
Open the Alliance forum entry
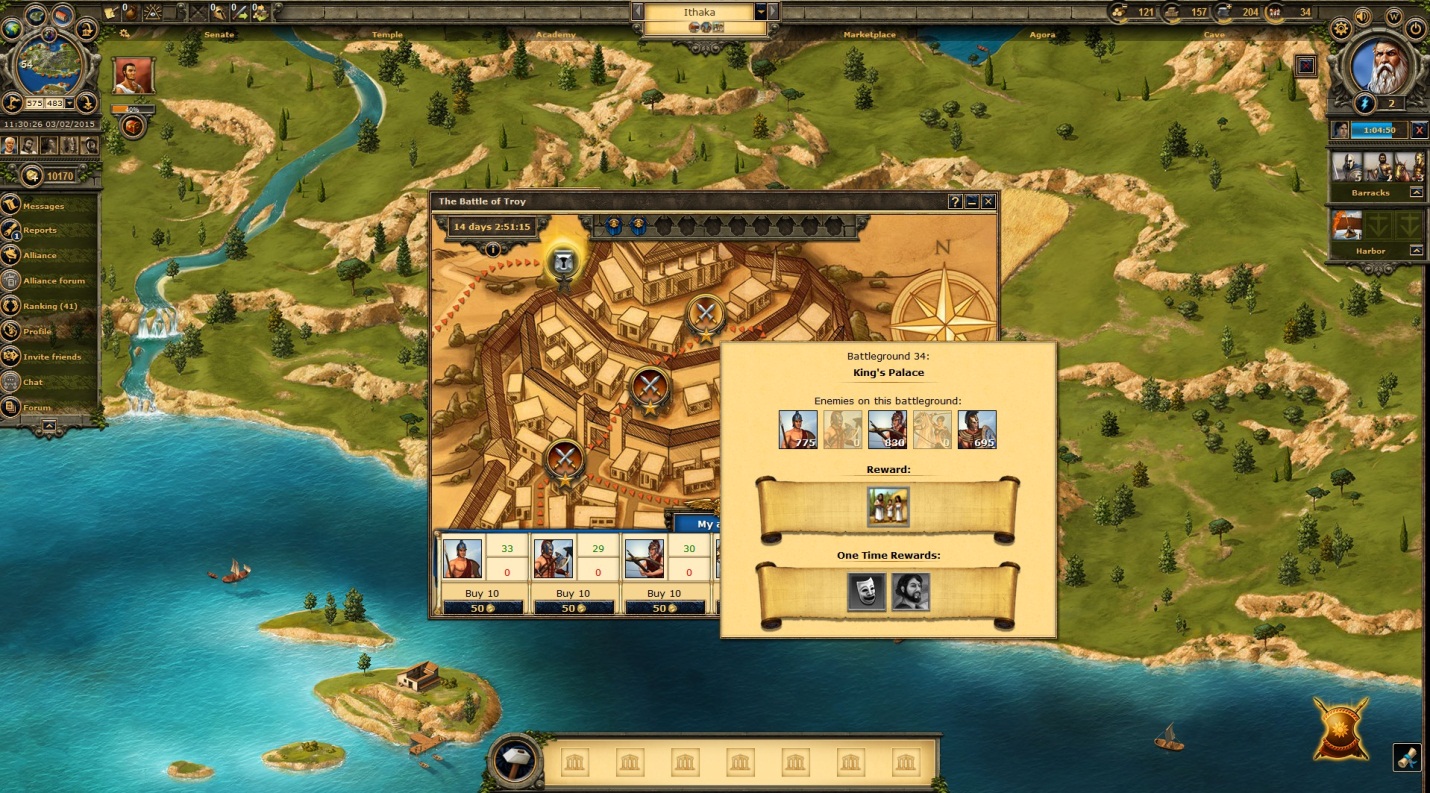tap(54, 281)
